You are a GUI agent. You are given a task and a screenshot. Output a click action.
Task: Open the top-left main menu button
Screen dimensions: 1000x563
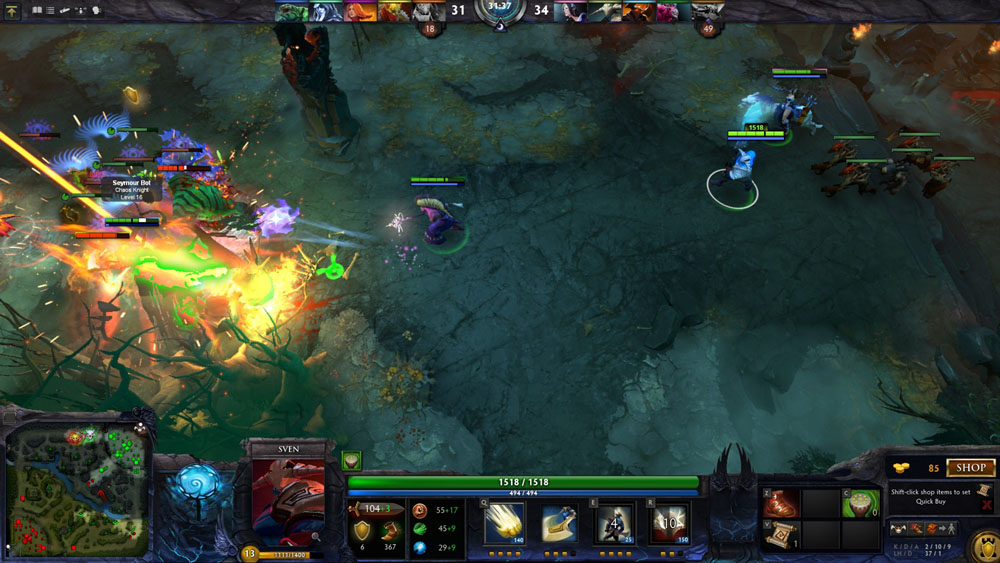pos(12,10)
